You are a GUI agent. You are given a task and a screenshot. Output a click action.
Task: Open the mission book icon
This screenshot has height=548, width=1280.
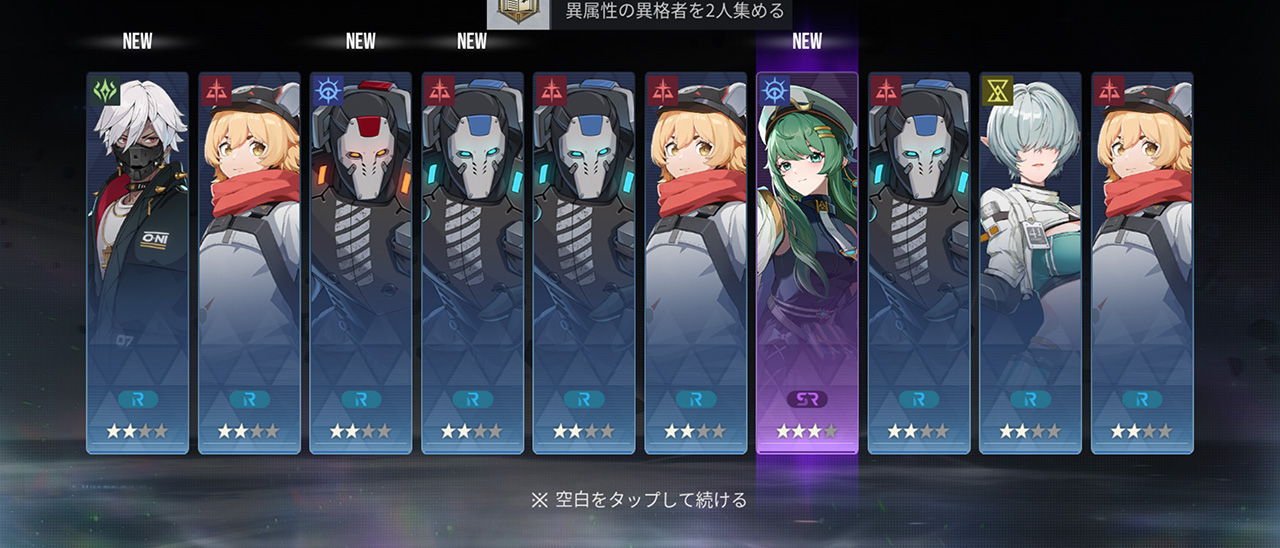pos(518,13)
